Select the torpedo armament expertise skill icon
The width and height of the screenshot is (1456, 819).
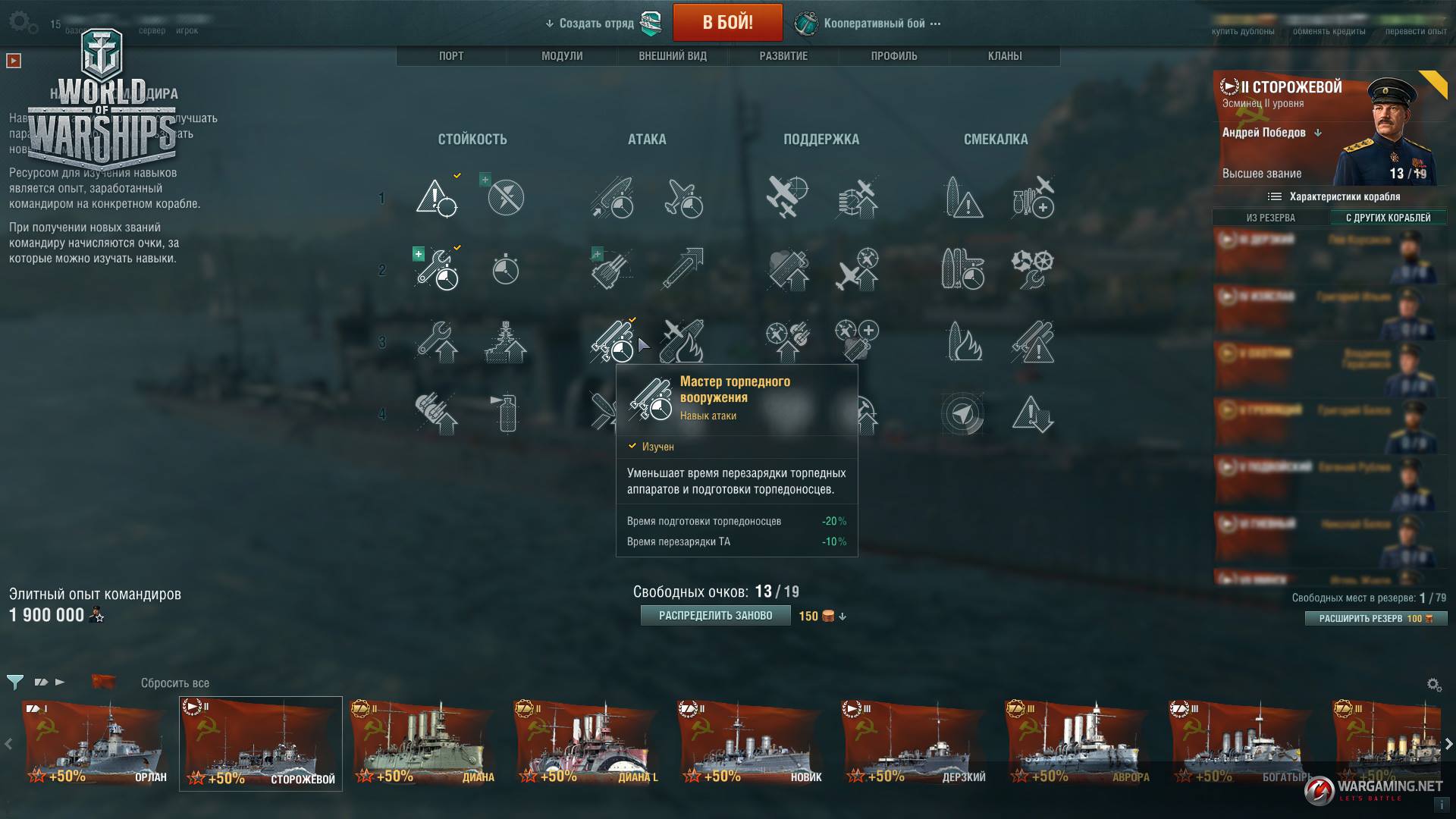(x=612, y=341)
